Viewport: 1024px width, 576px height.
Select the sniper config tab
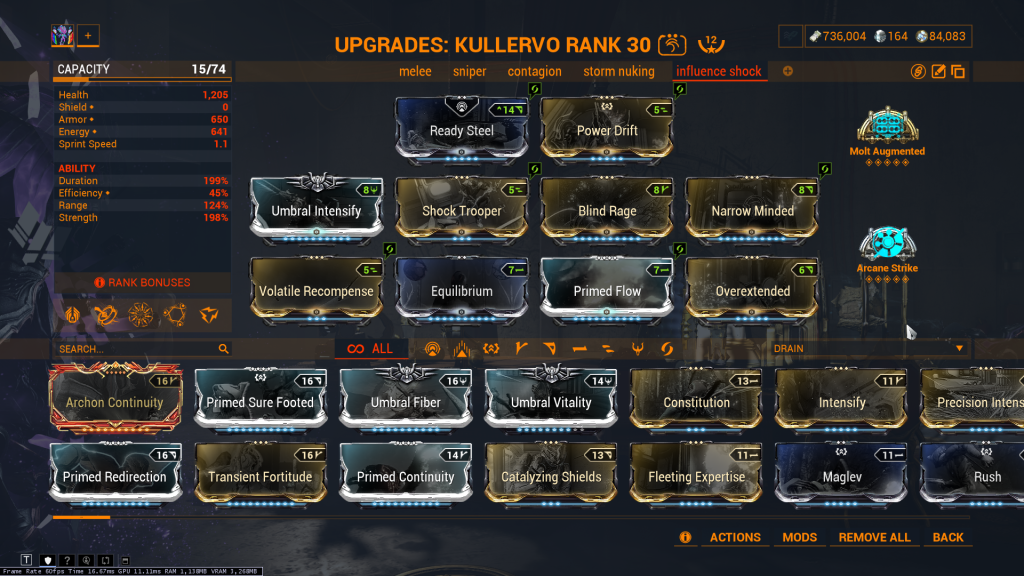point(469,72)
